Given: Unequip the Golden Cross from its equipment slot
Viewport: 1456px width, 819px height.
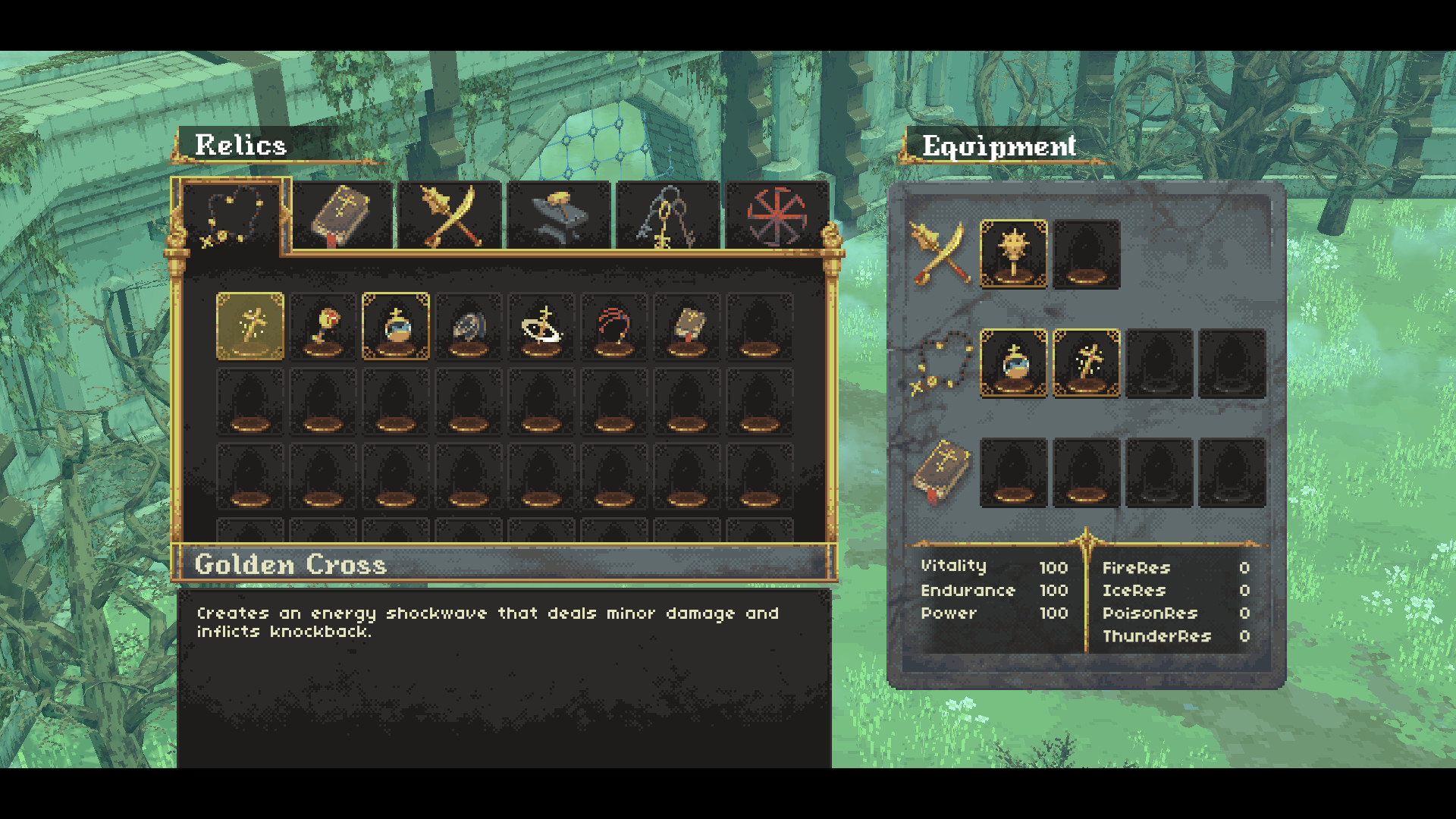Looking at the screenshot, I should (1086, 364).
